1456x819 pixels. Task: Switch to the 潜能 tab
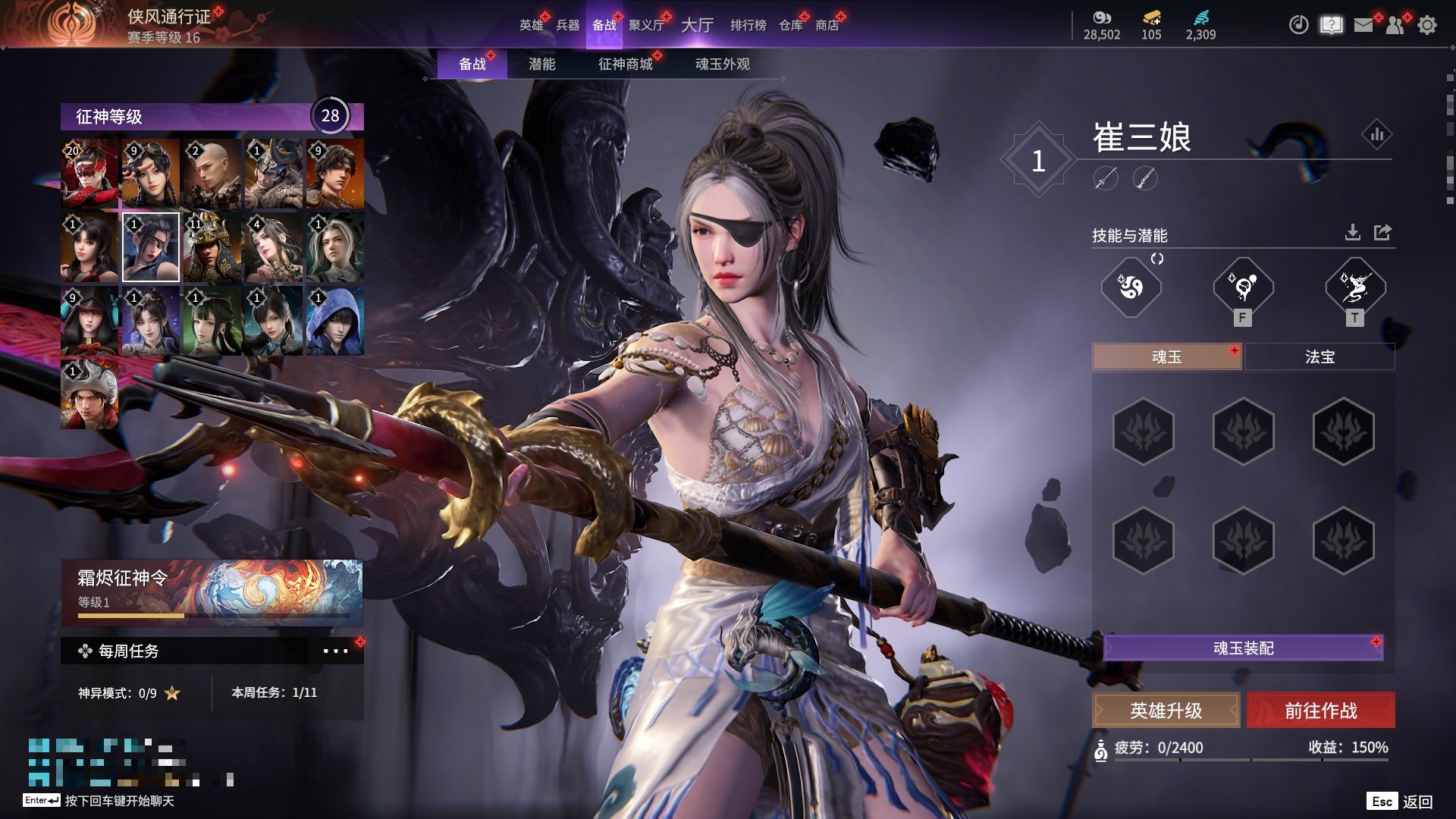coord(541,64)
